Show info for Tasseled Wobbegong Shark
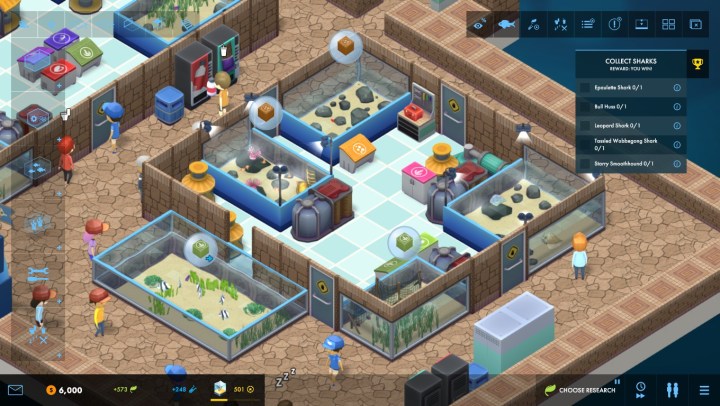 [x=677, y=145]
